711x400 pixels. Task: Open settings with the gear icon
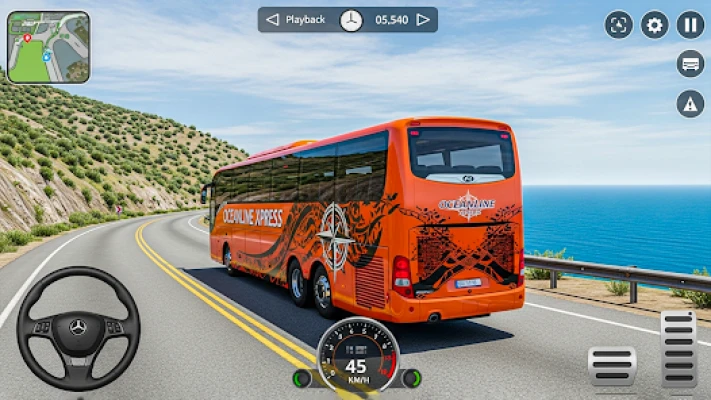(655, 25)
